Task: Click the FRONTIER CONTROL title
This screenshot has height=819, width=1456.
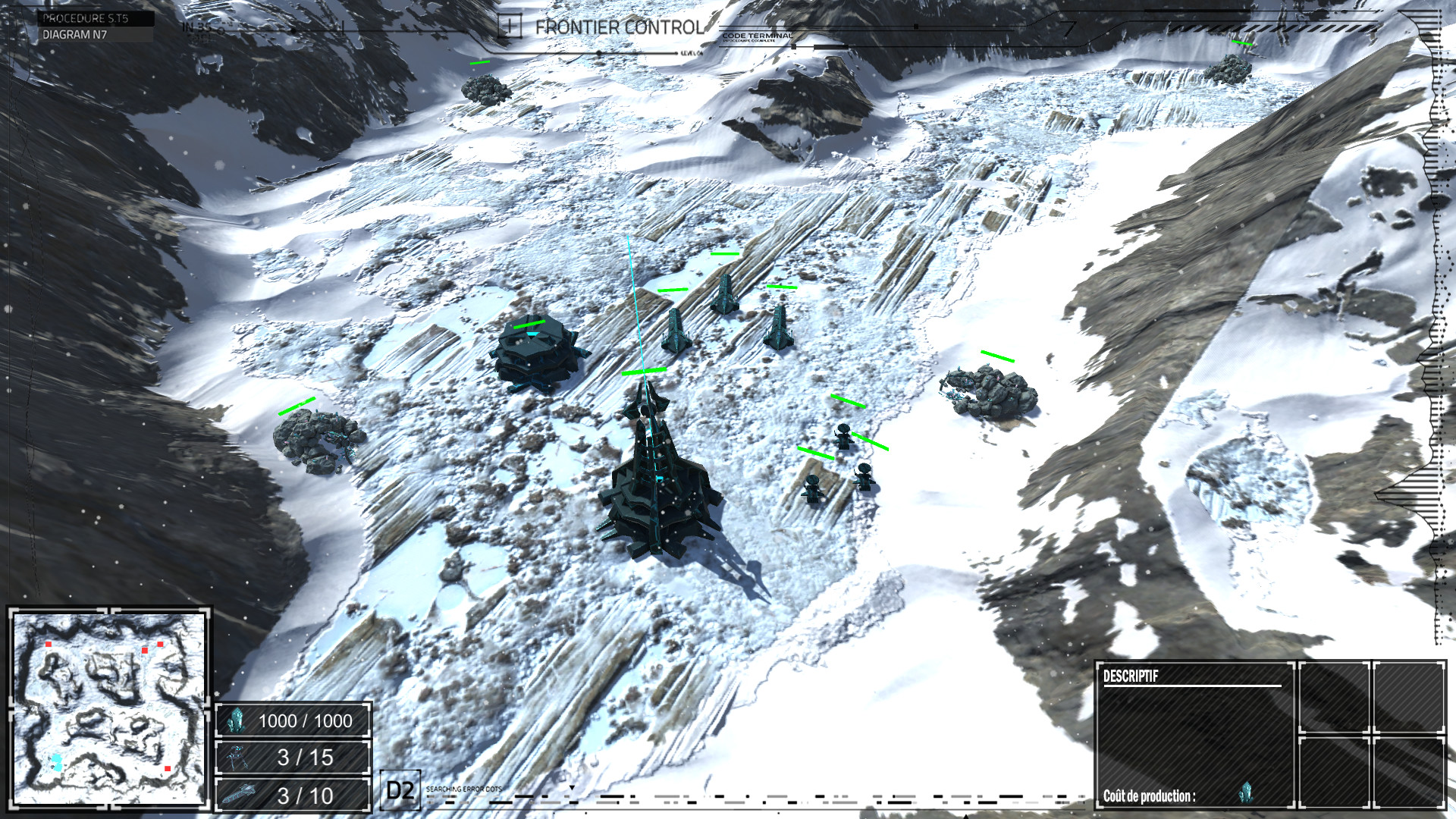Action: (620, 27)
